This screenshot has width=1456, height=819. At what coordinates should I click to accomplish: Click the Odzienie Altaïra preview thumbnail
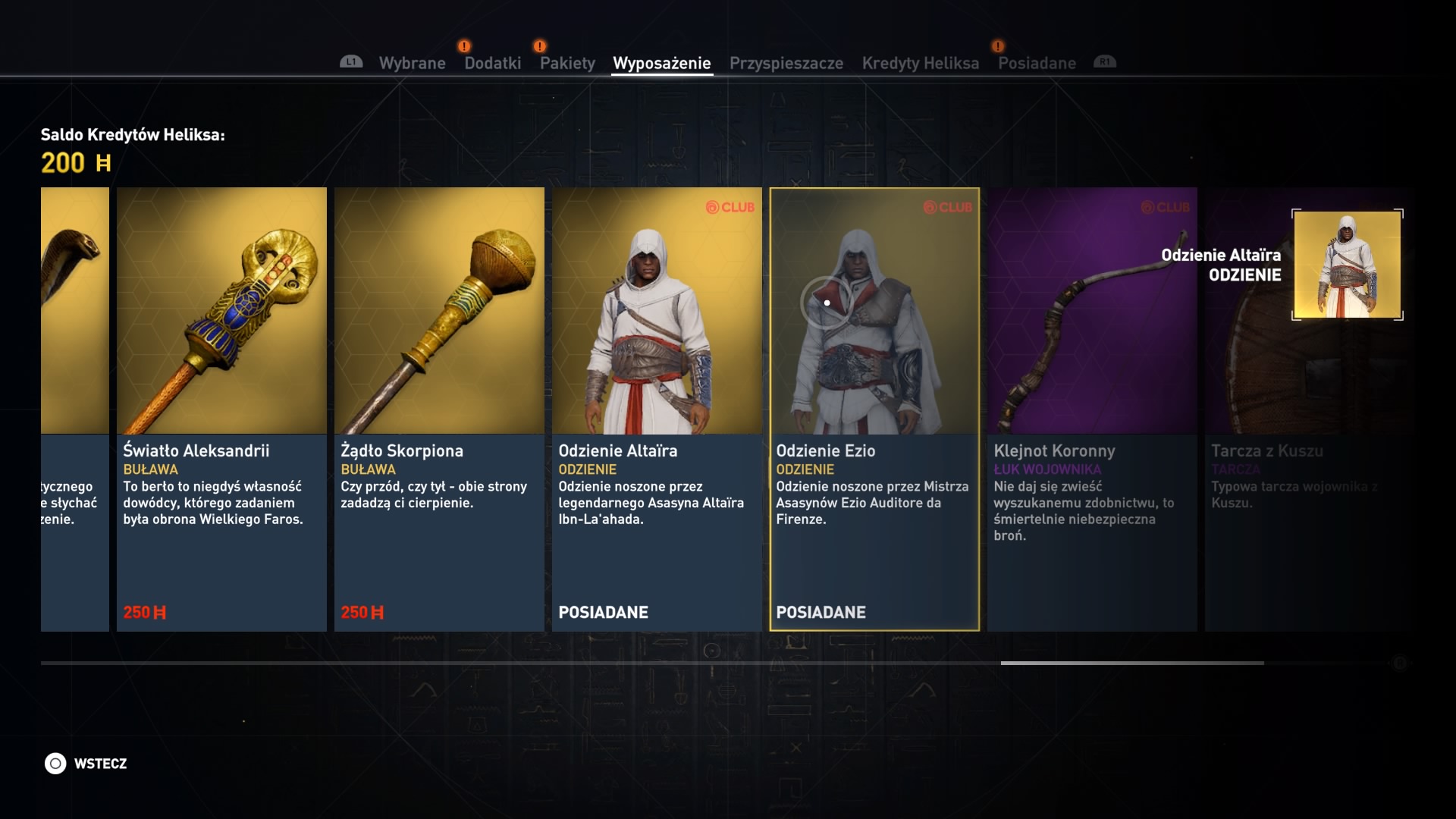(1347, 265)
